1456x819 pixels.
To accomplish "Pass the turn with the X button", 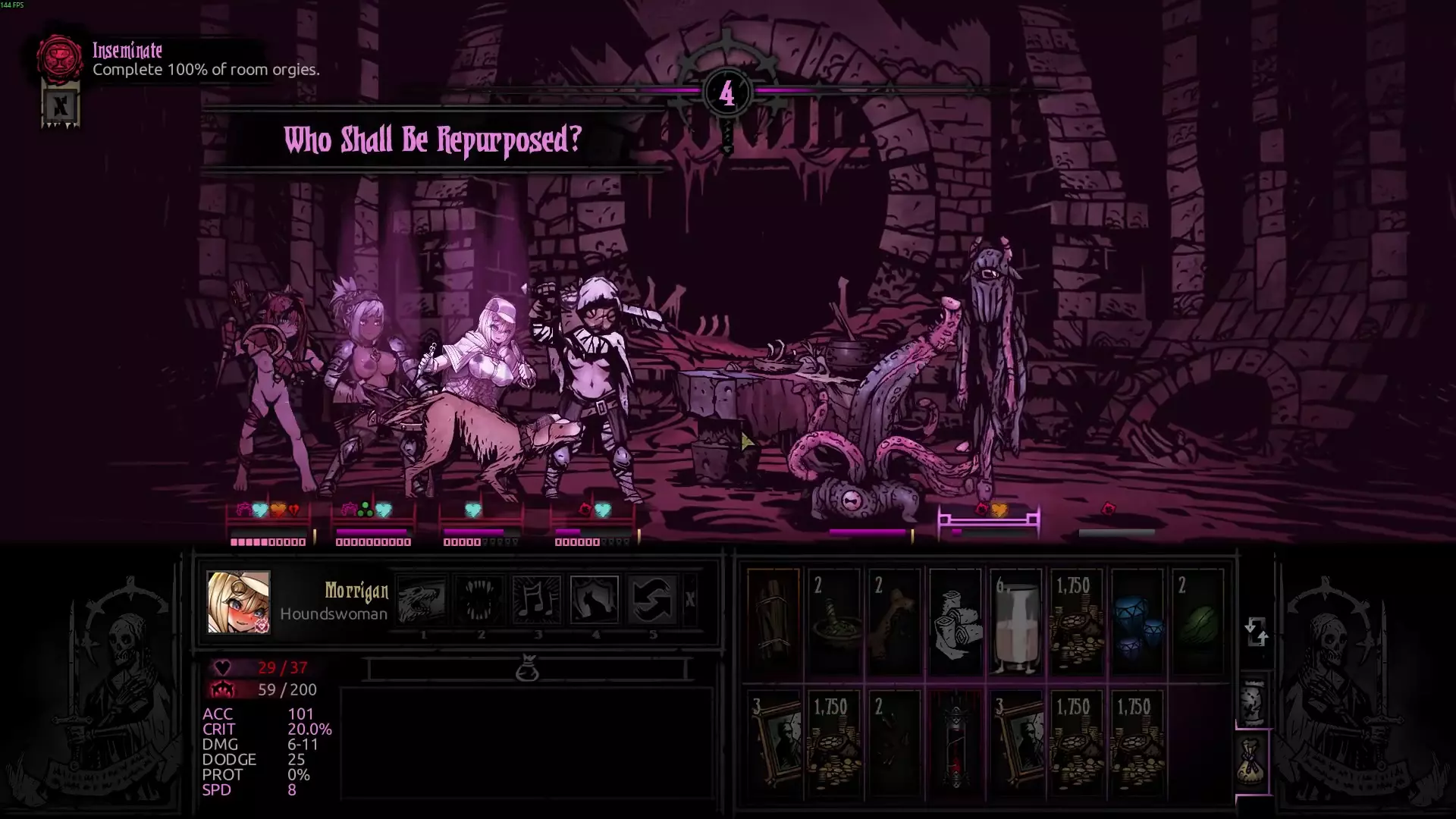I will 689,600.
